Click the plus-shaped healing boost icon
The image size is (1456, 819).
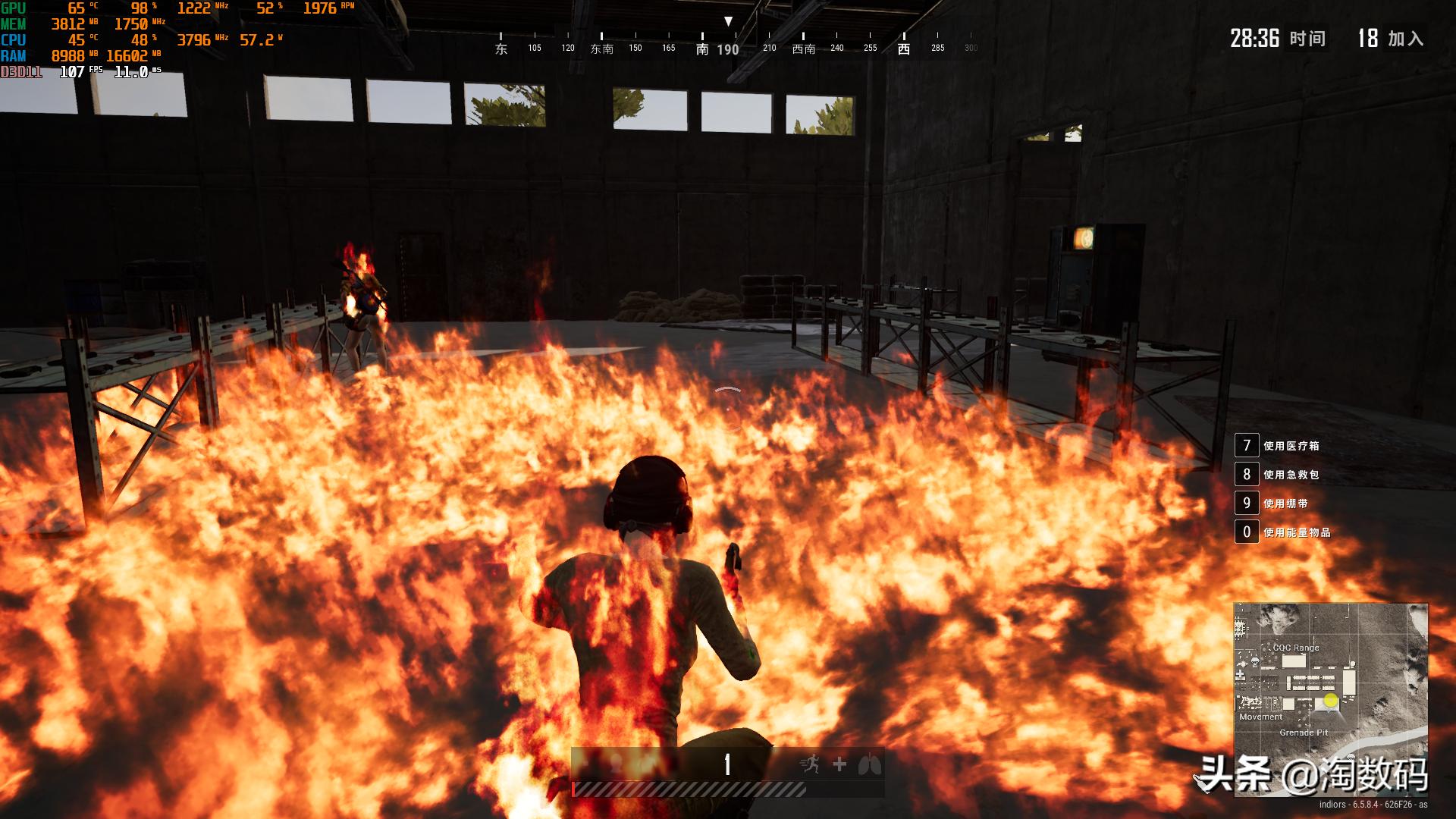coord(839,764)
